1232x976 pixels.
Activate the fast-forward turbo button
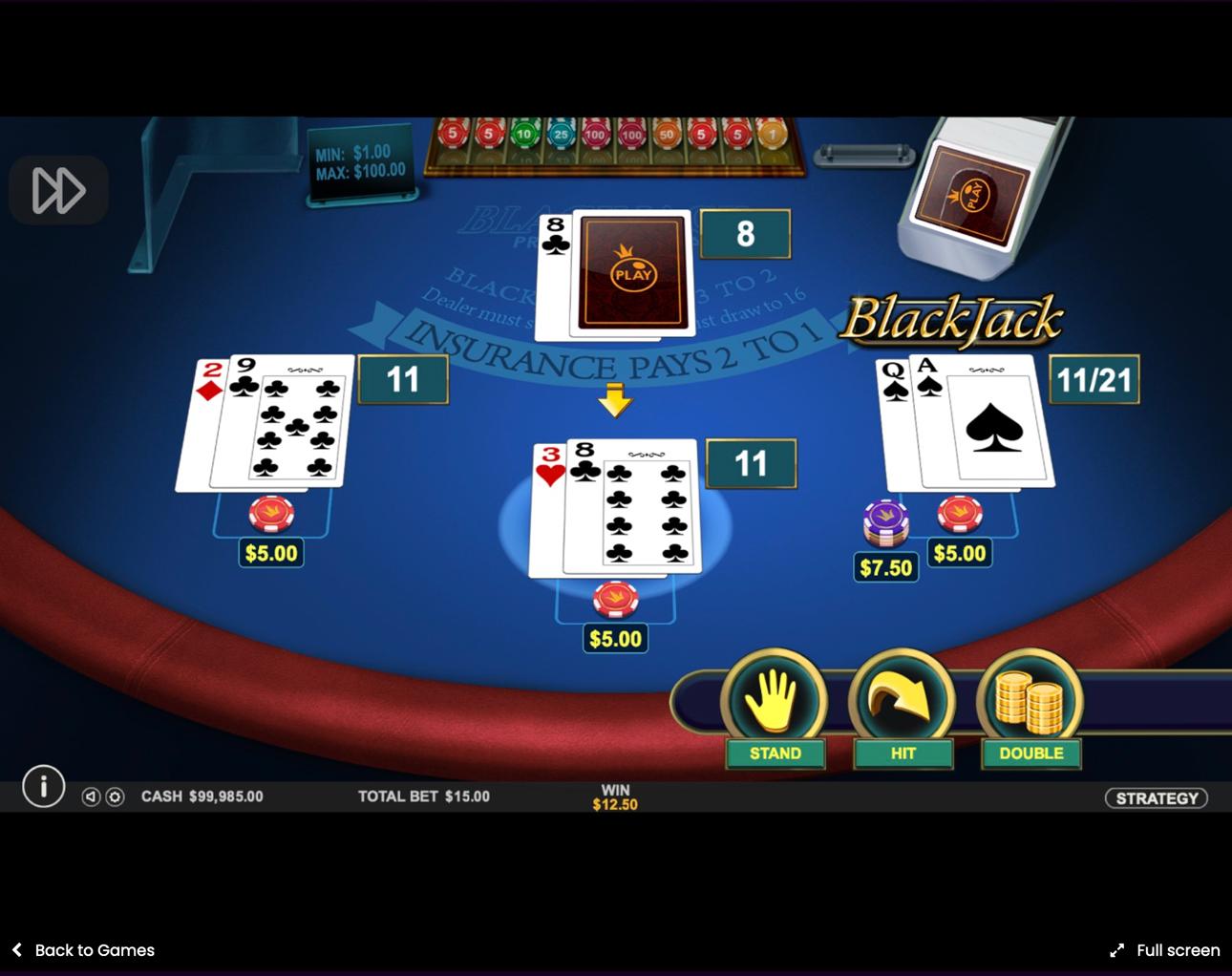click(x=58, y=190)
